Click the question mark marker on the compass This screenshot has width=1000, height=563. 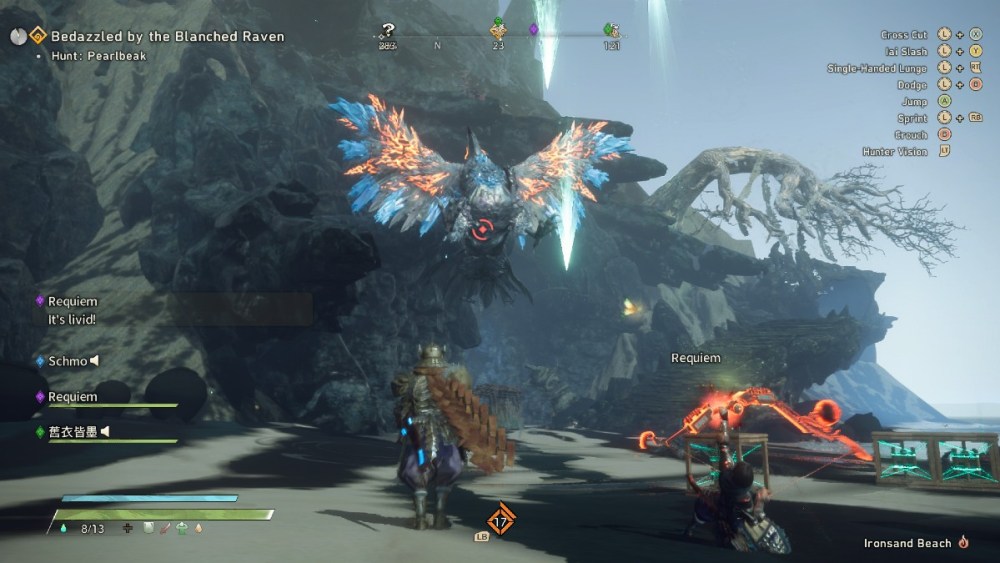pos(387,31)
